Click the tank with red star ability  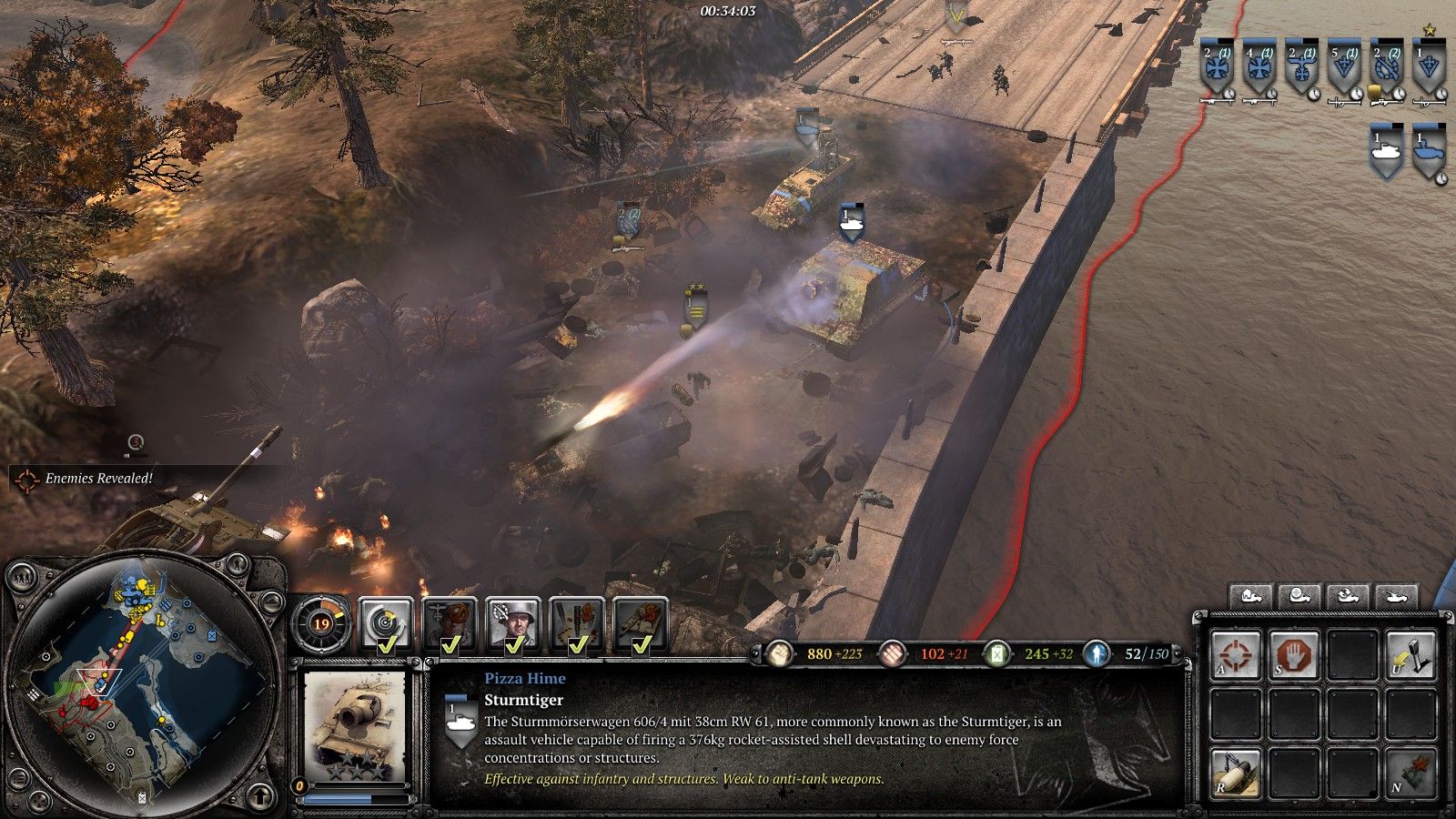(x=1410, y=773)
